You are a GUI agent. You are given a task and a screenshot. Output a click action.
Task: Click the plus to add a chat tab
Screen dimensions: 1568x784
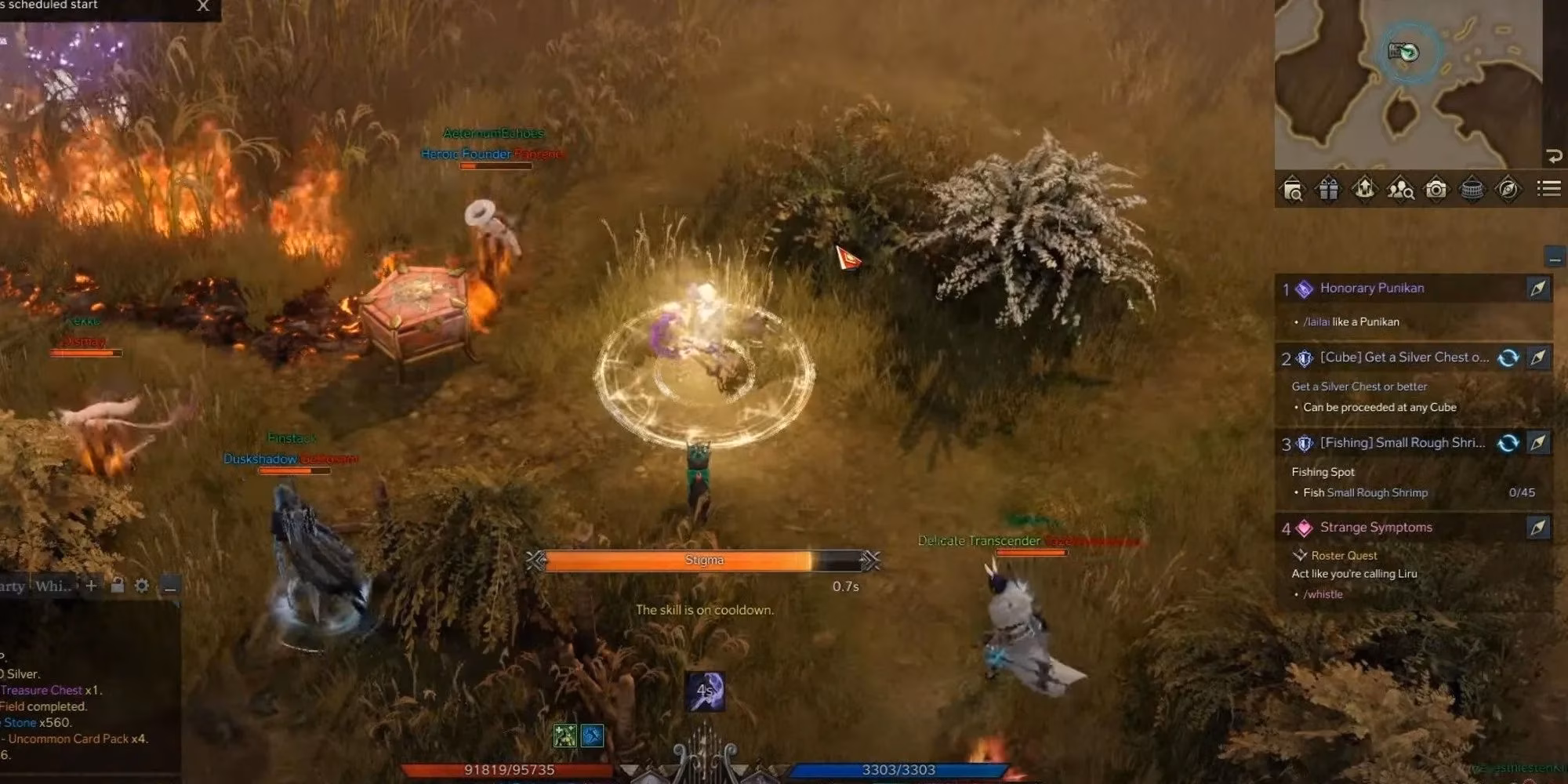click(x=91, y=586)
